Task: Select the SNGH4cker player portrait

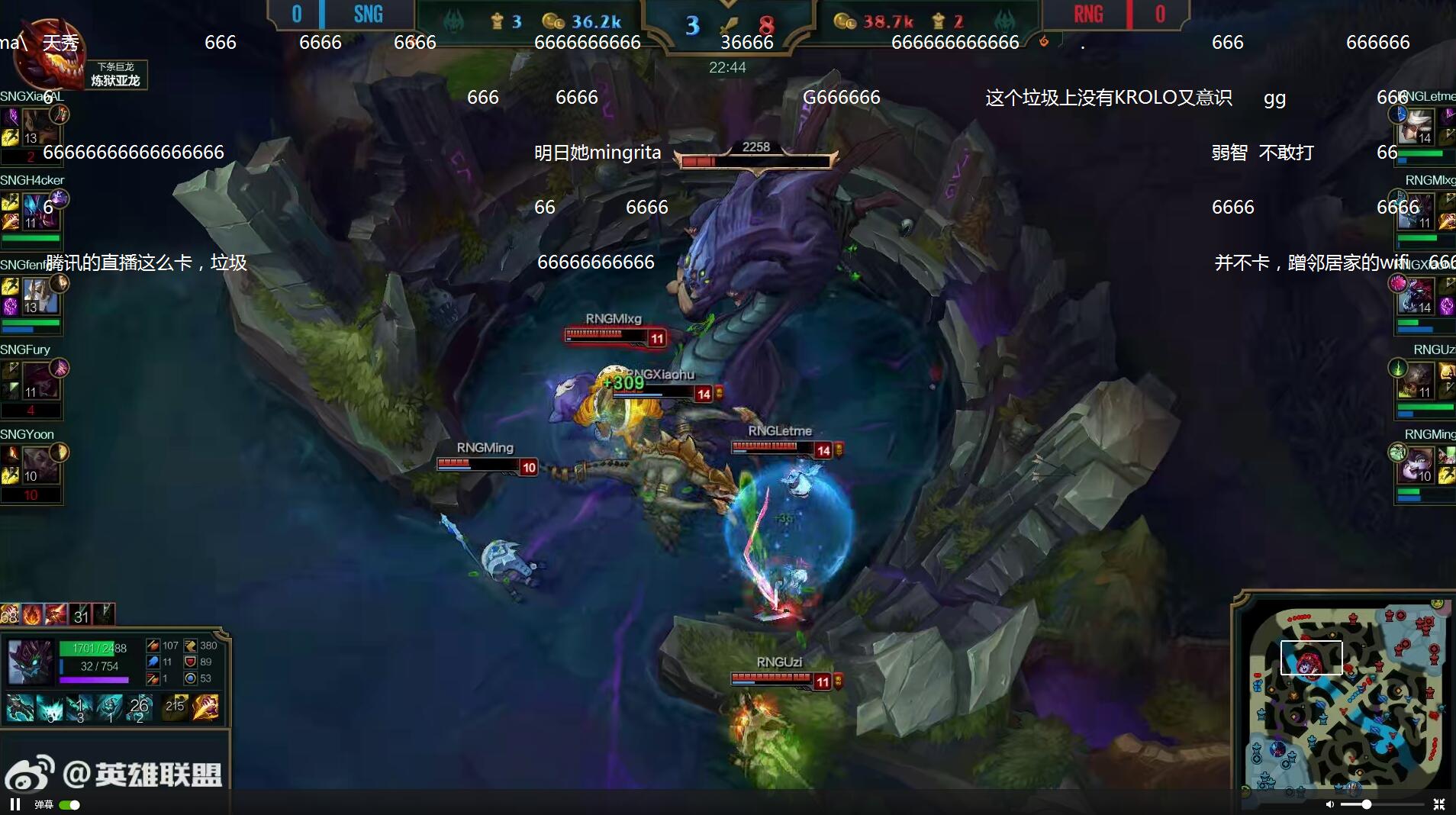Action: (40, 211)
